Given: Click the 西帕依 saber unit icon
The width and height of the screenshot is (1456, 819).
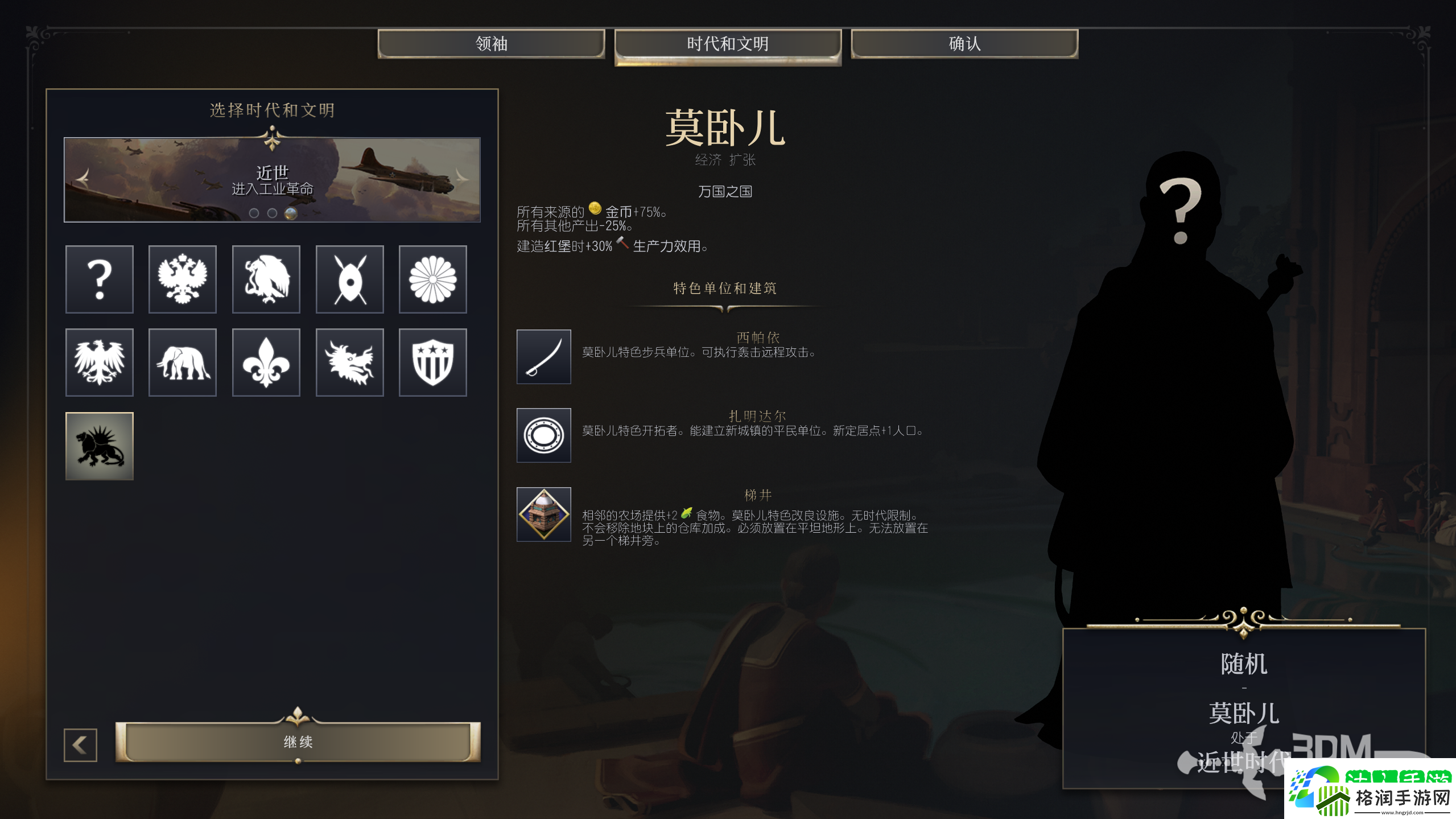Looking at the screenshot, I should [x=543, y=357].
